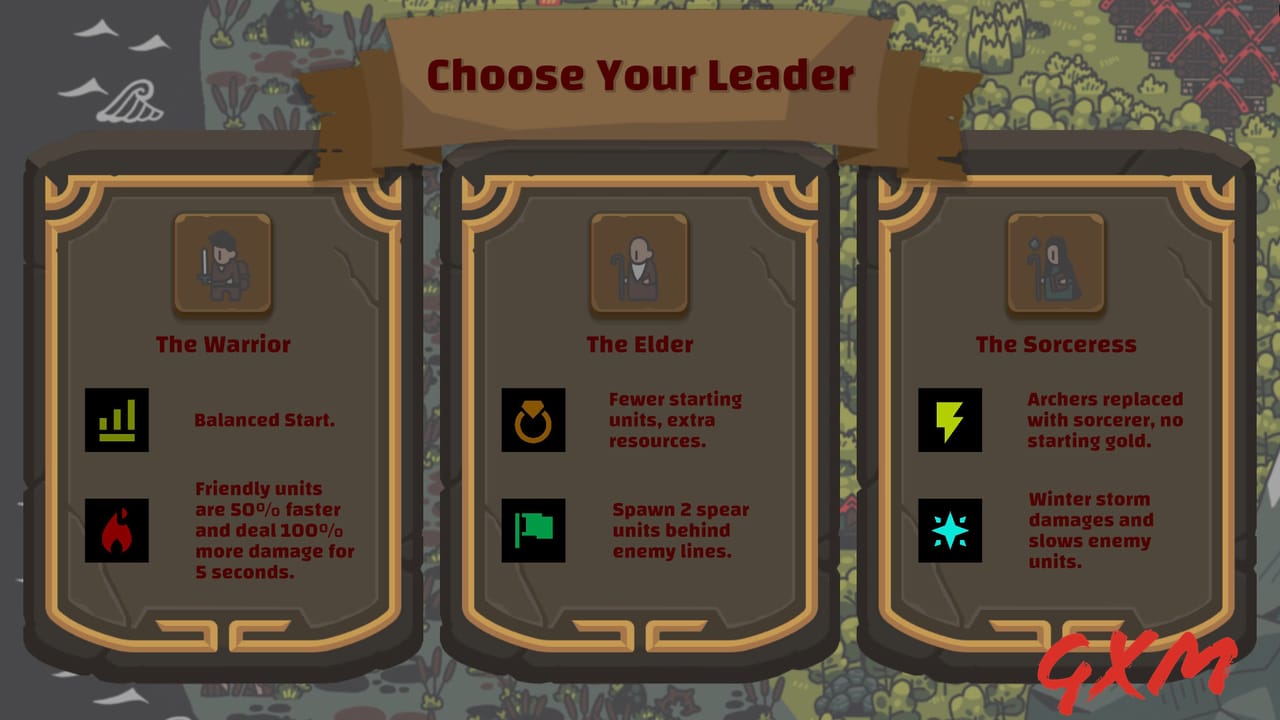Select the Elder portrait icon

(640, 263)
